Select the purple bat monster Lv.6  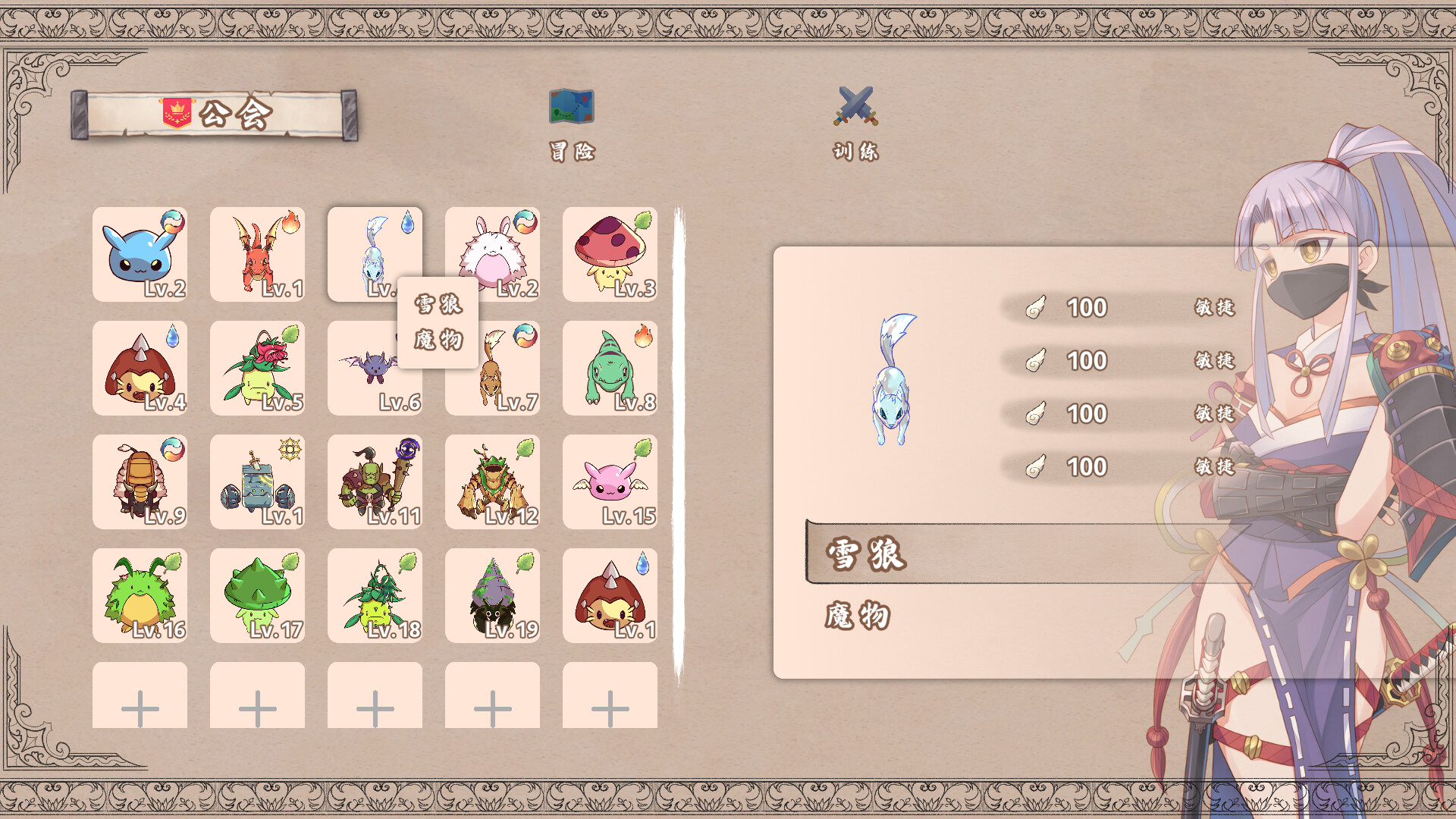364,379
